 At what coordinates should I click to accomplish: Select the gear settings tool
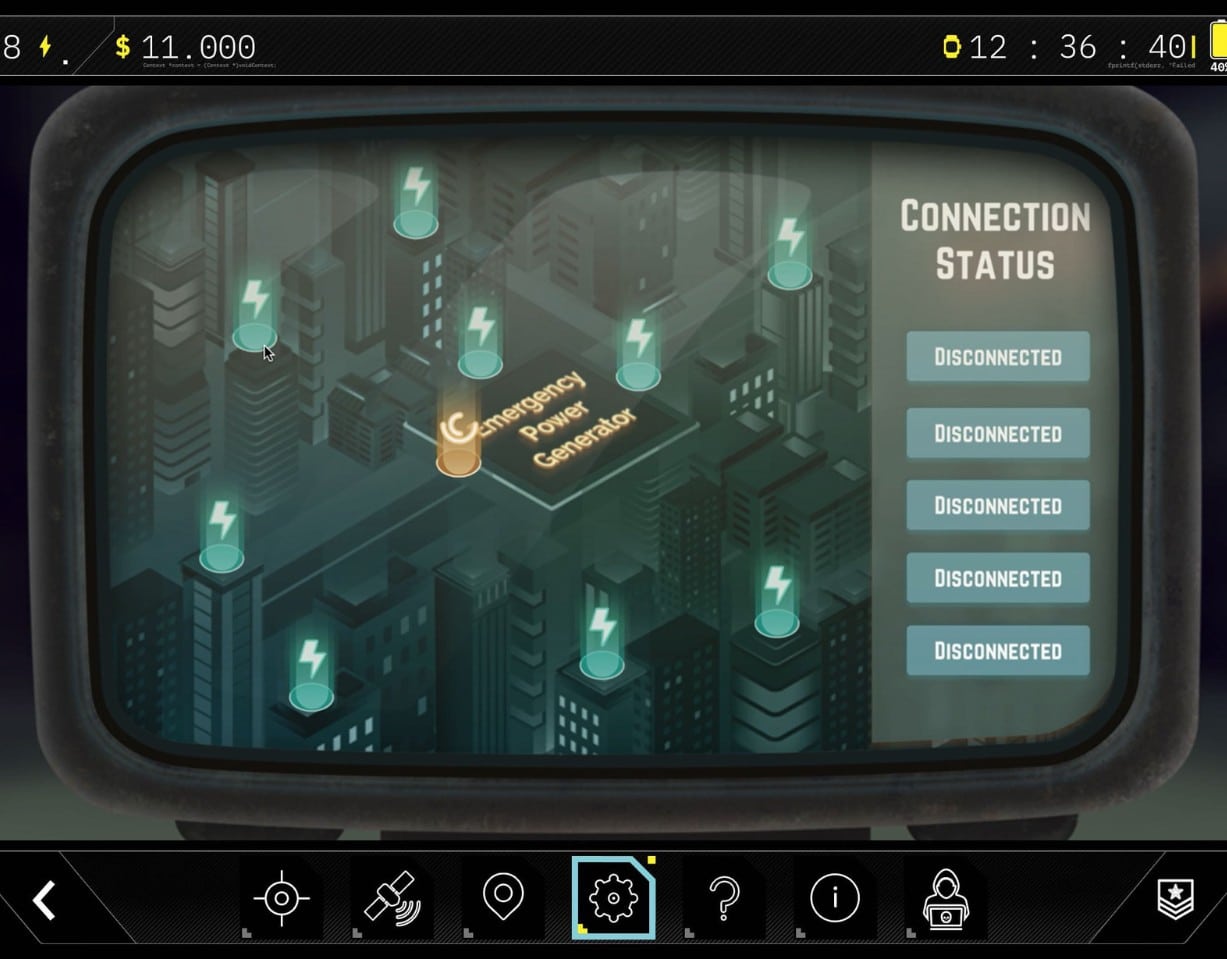point(613,898)
